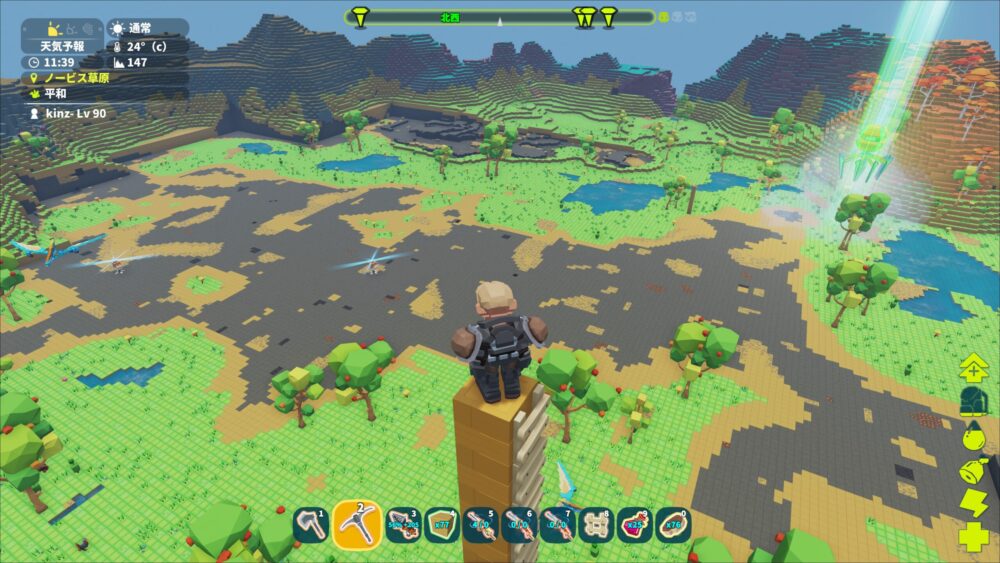Click the yellow plus cross icon
The width and height of the screenshot is (1000, 563).
click(974, 538)
